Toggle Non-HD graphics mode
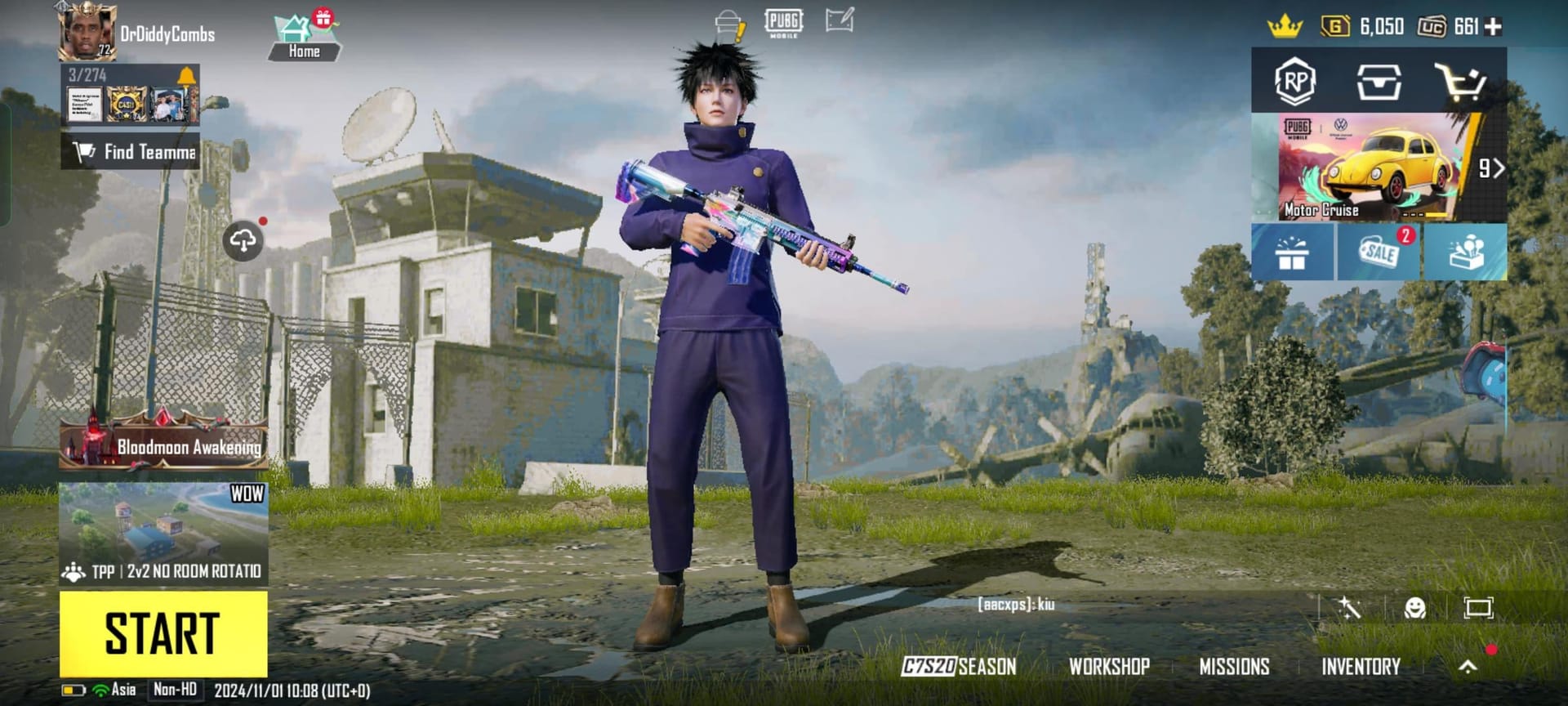Screen dimensions: 1568x706 coord(174,689)
